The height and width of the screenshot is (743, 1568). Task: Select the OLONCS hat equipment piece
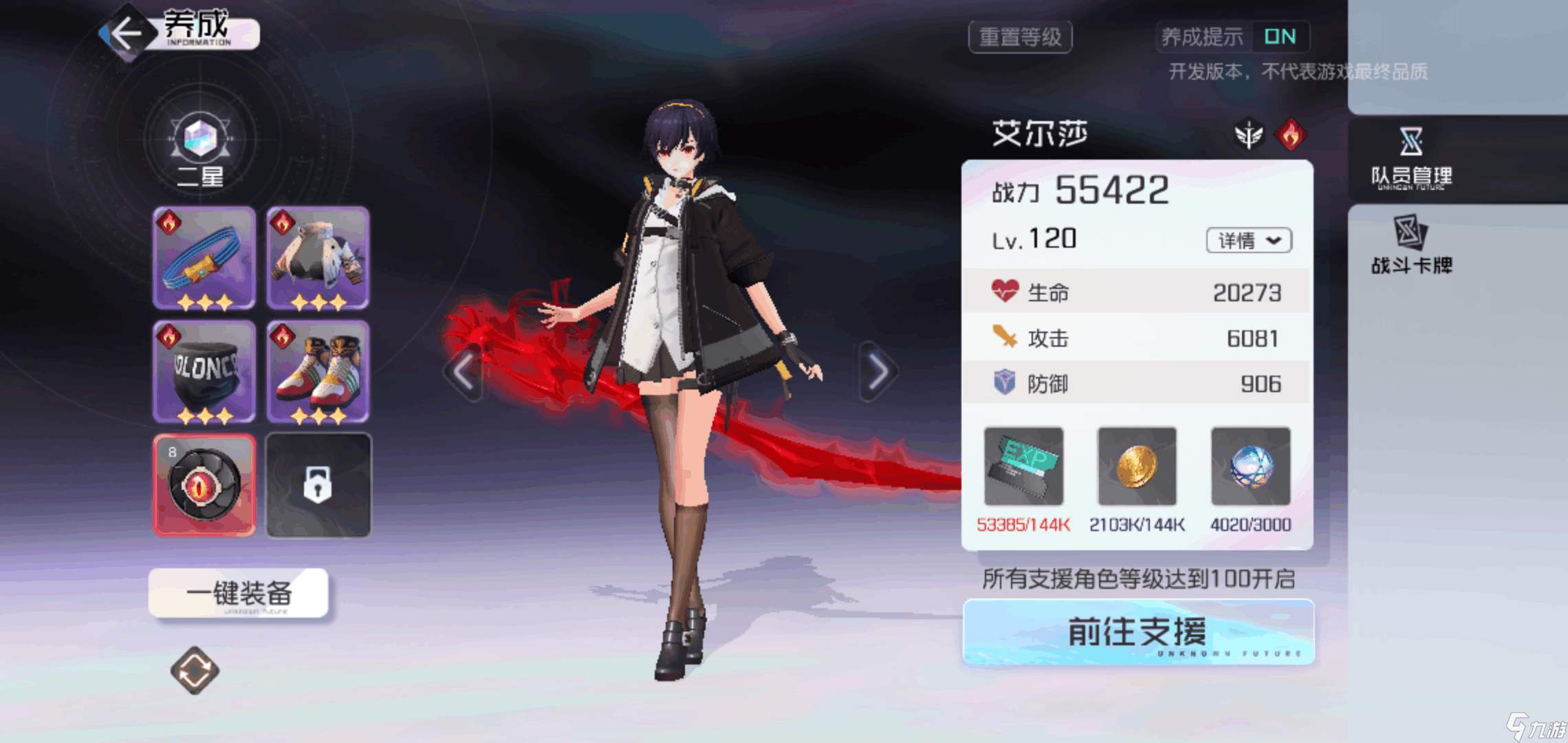(x=204, y=371)
